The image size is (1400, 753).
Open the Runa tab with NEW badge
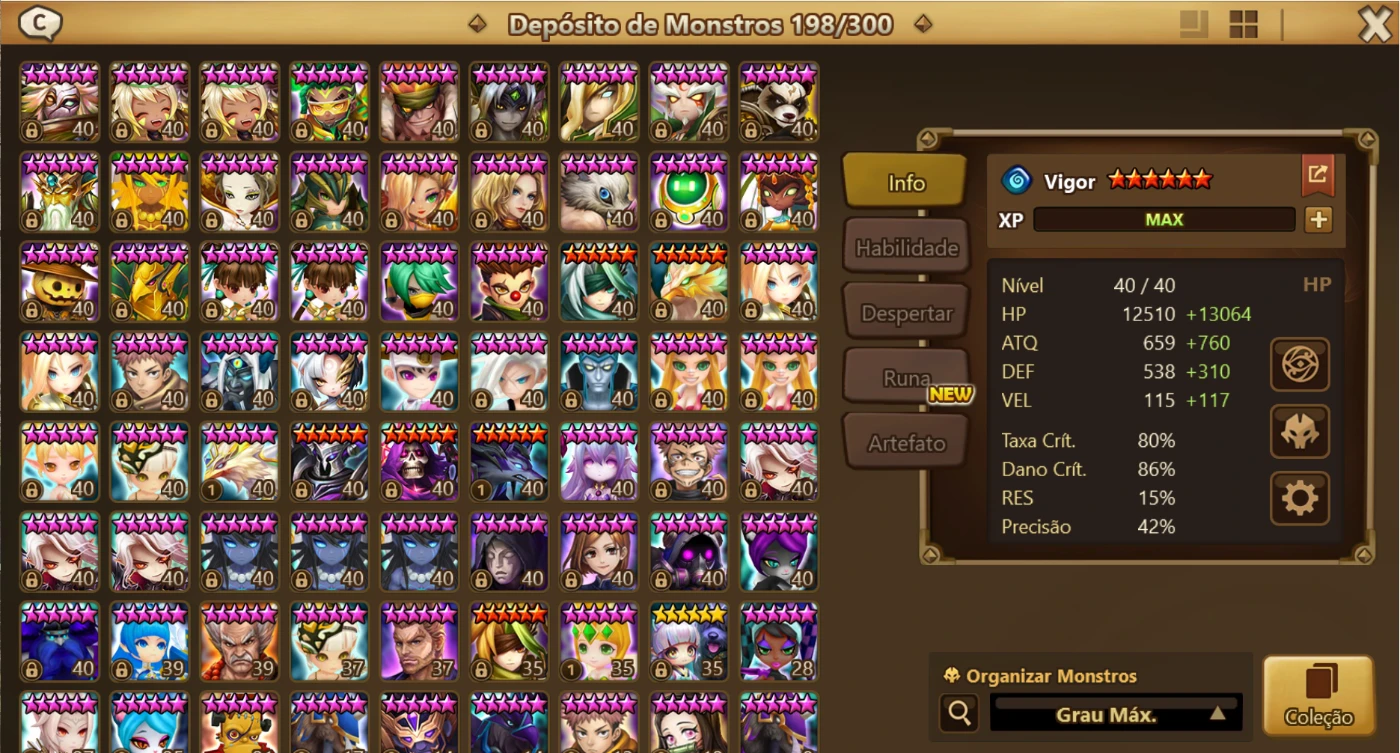click(x=906, y=376)
